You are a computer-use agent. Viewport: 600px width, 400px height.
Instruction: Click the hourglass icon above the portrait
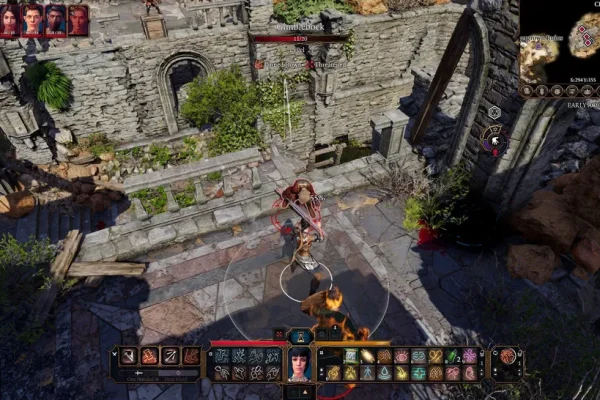click(x=300, y=337)
